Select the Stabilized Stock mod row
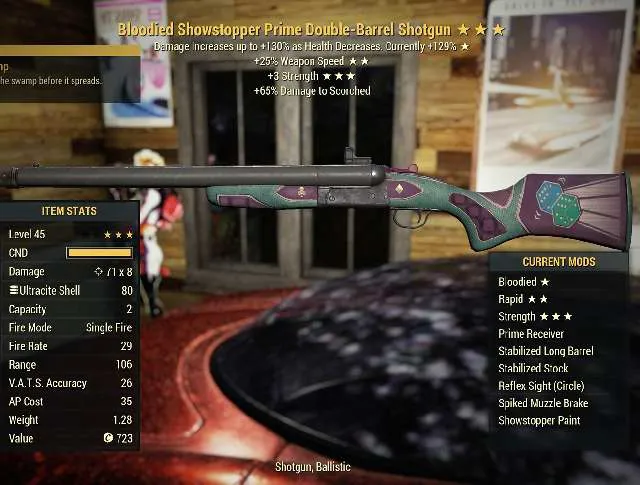640x485 pixels. tap(533, 368)
